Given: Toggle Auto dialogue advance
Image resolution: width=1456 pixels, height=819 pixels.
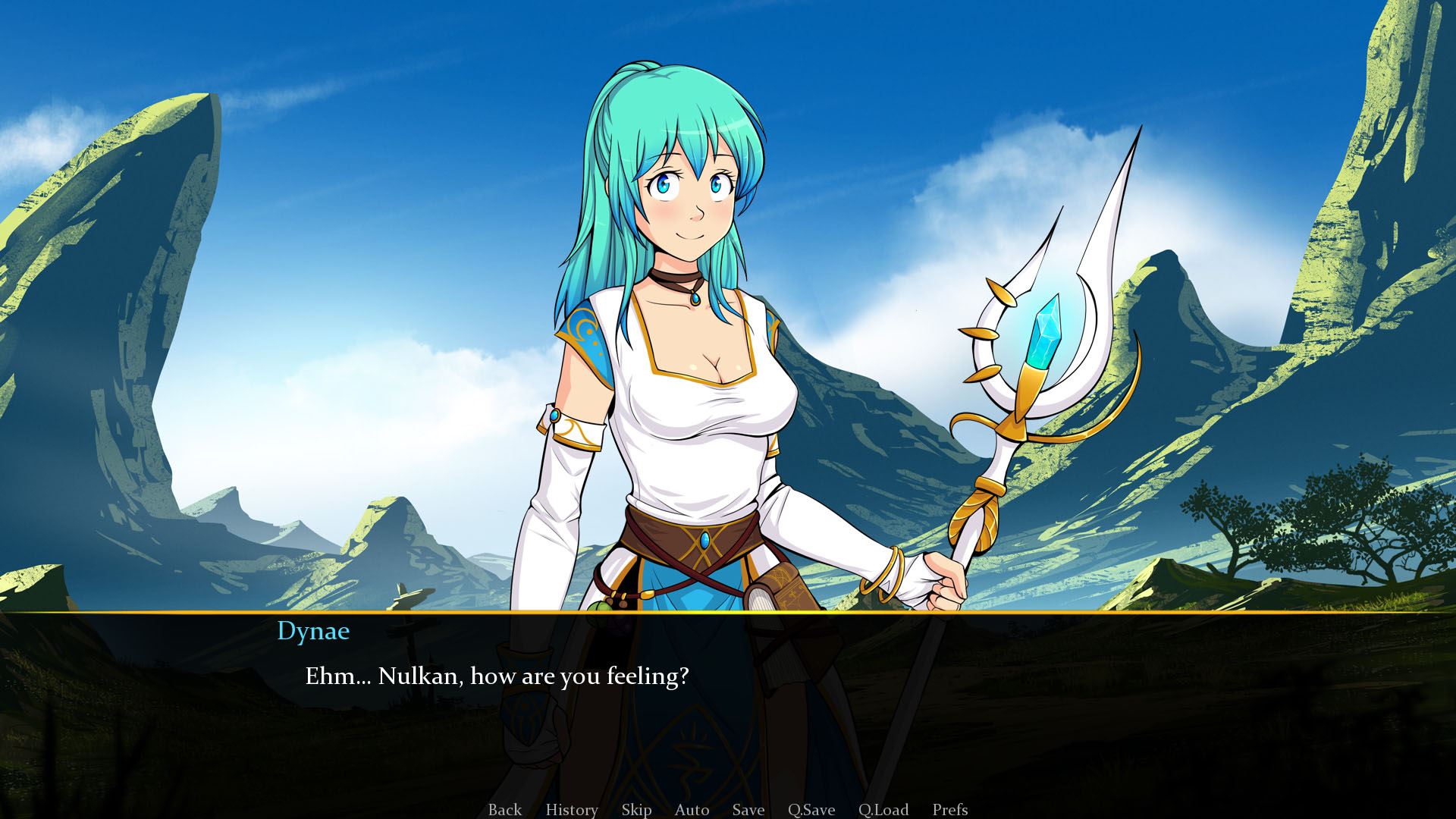Looking at the screenshot, I should click(x=692, y=809).
